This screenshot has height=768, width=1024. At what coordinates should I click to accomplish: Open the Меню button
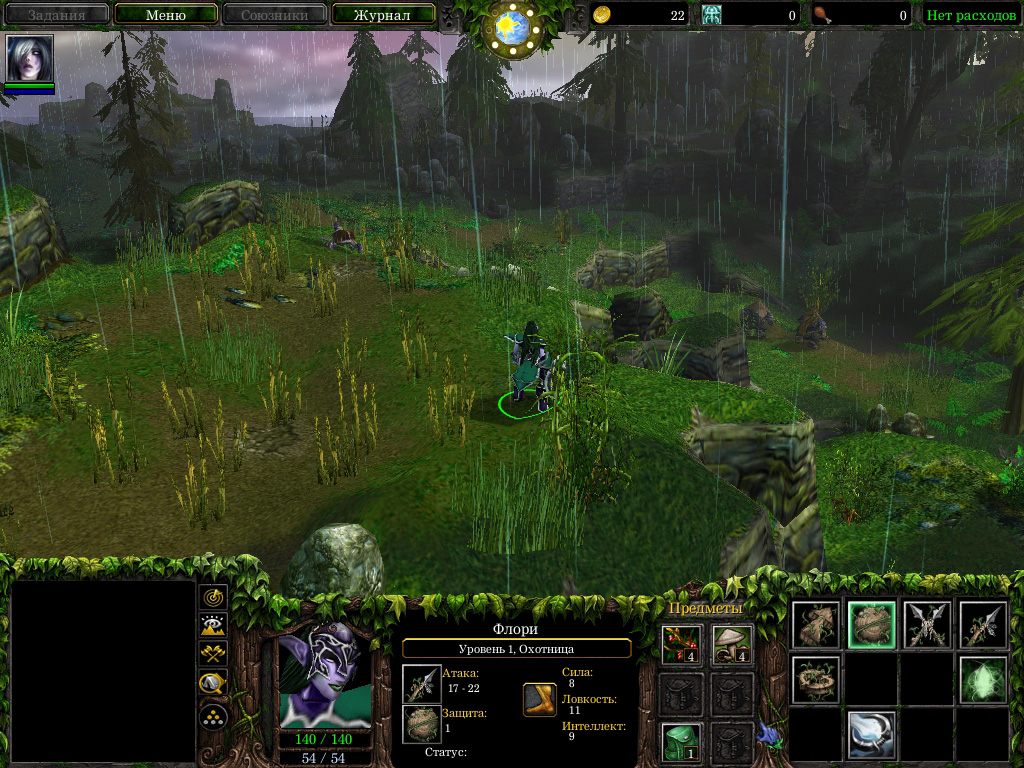tap(166, 15)
